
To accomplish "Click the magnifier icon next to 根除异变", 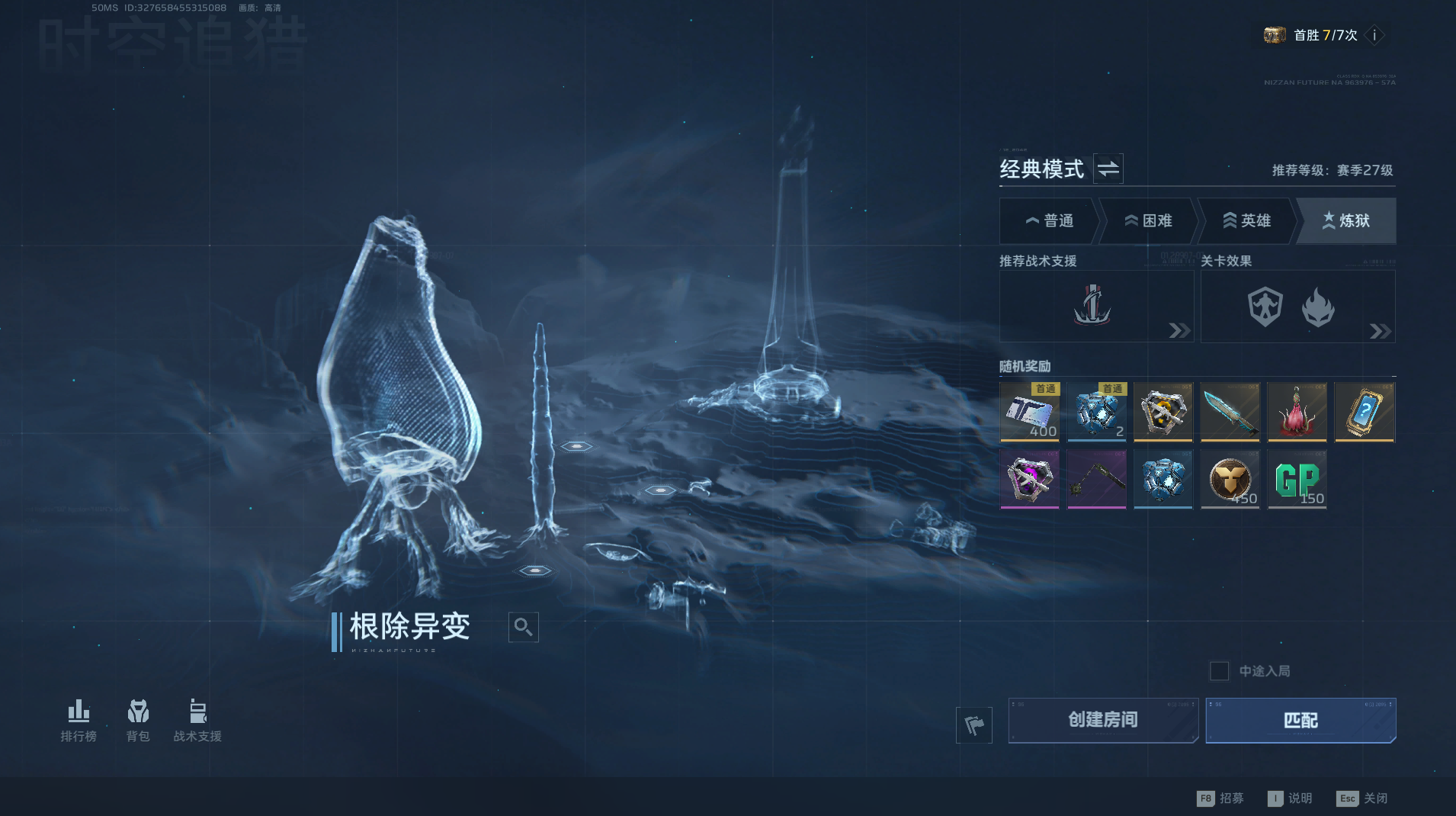I will (x=523, y=627).
